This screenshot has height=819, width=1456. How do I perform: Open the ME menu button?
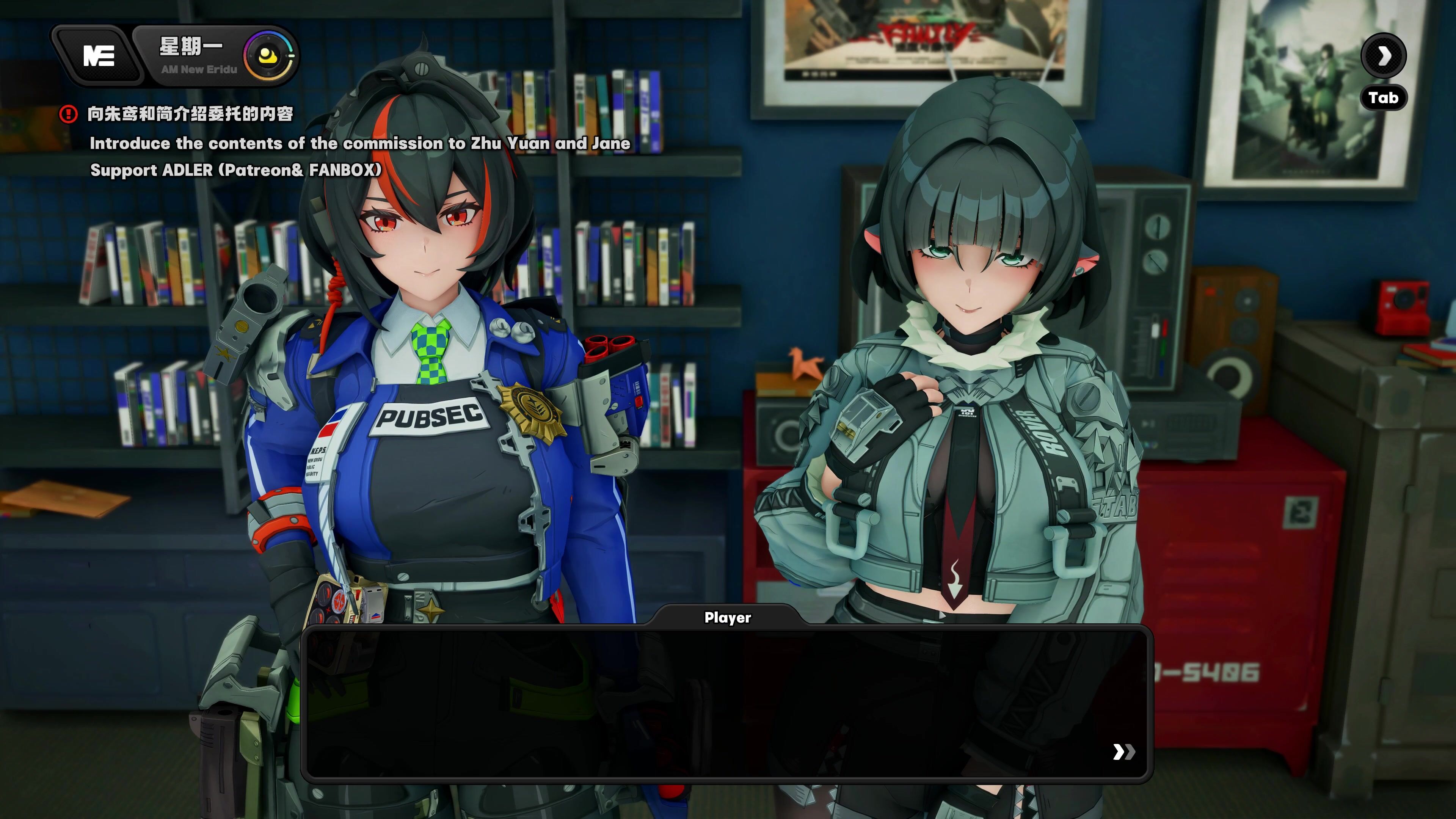98,56
